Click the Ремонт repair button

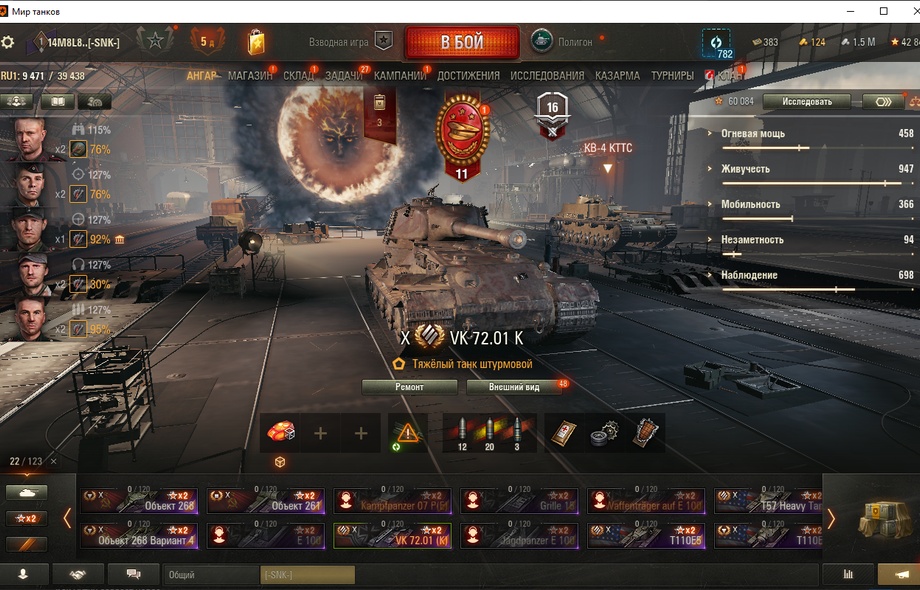coord(409,387)
